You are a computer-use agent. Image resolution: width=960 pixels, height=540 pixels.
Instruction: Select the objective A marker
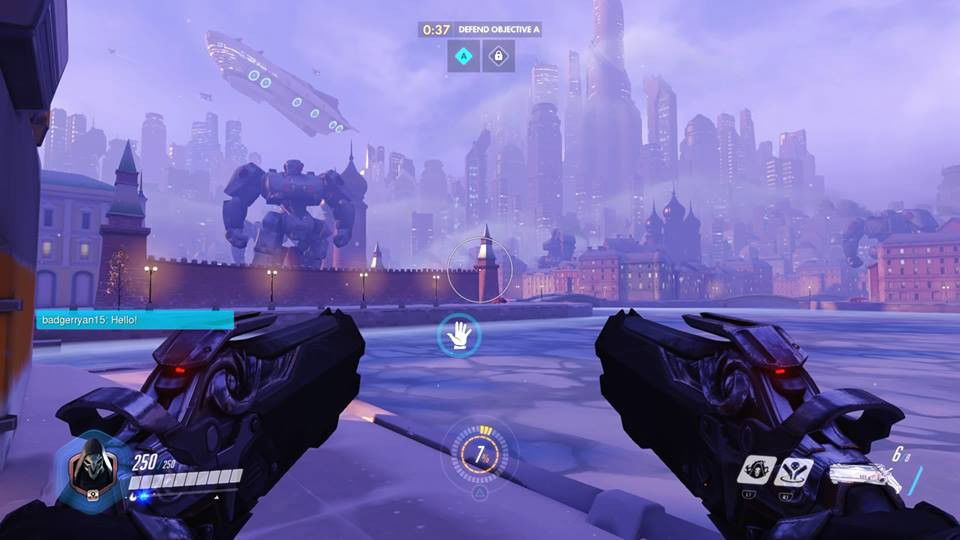[x=463, y=56]
